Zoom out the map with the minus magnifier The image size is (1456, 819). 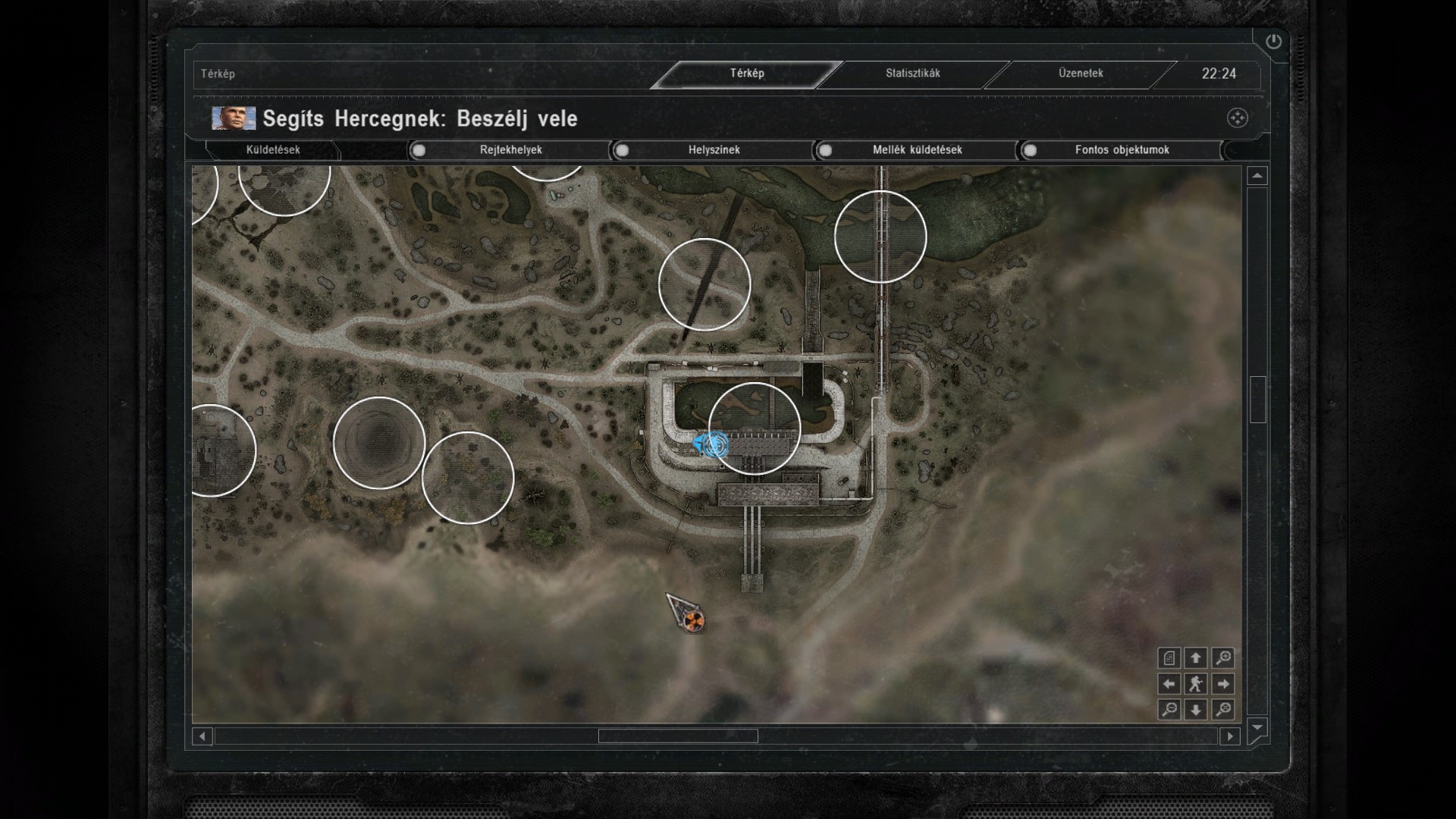pyautogui.click(x=1169, y=710)
